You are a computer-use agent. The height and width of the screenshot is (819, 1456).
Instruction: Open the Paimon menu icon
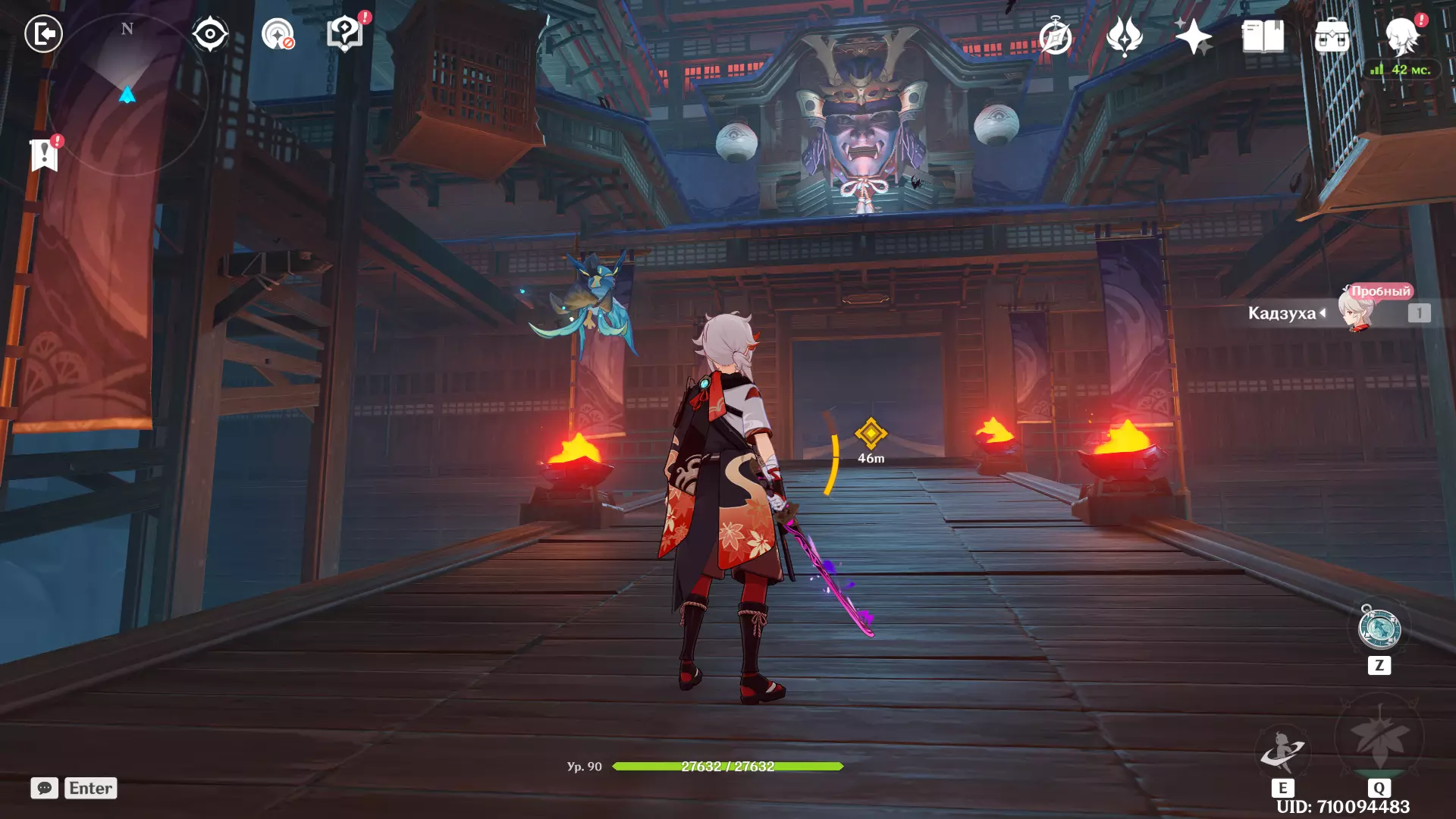pyautogui.click(x=1401, y=35)
